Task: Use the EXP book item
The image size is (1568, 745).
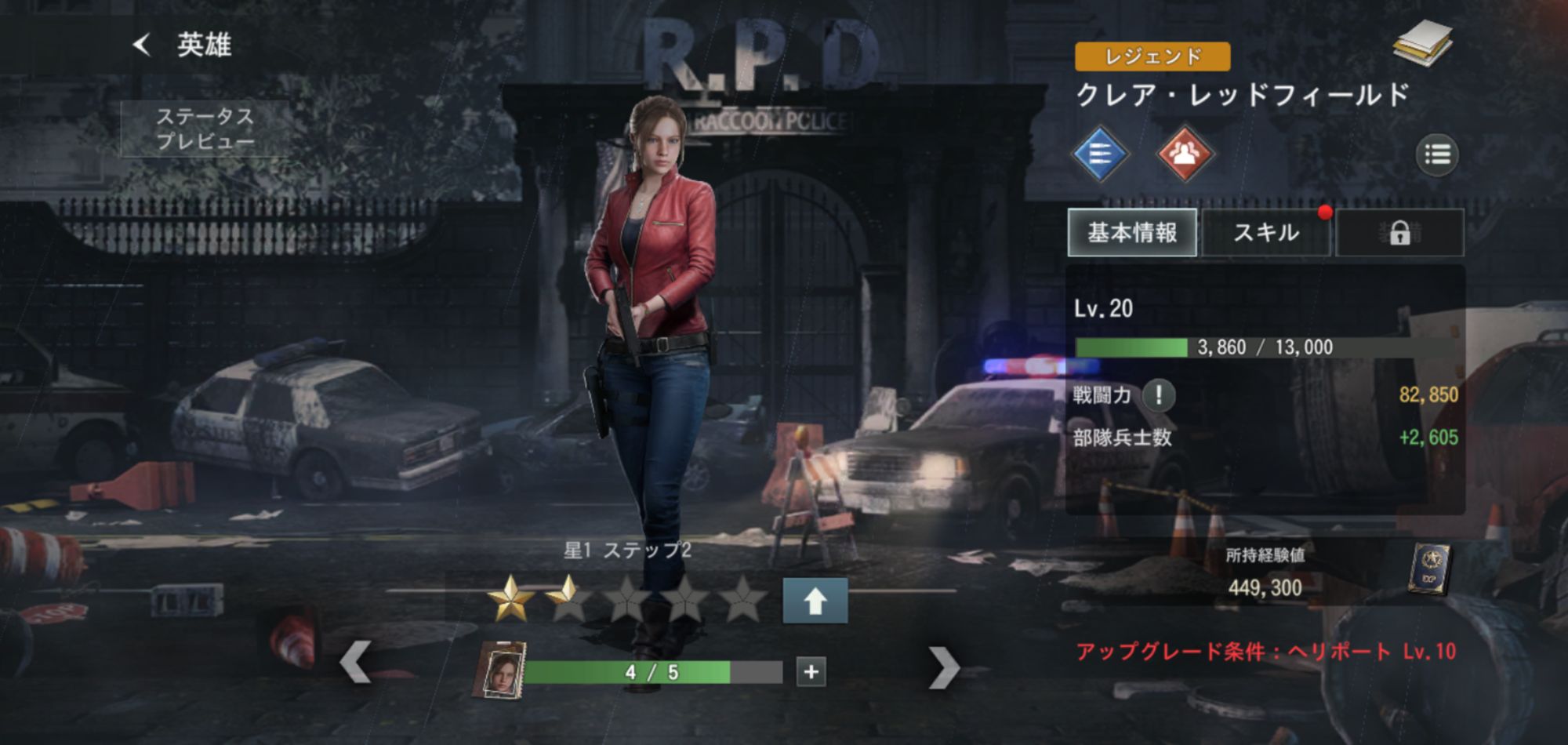Action: [x=1429, y=569]
